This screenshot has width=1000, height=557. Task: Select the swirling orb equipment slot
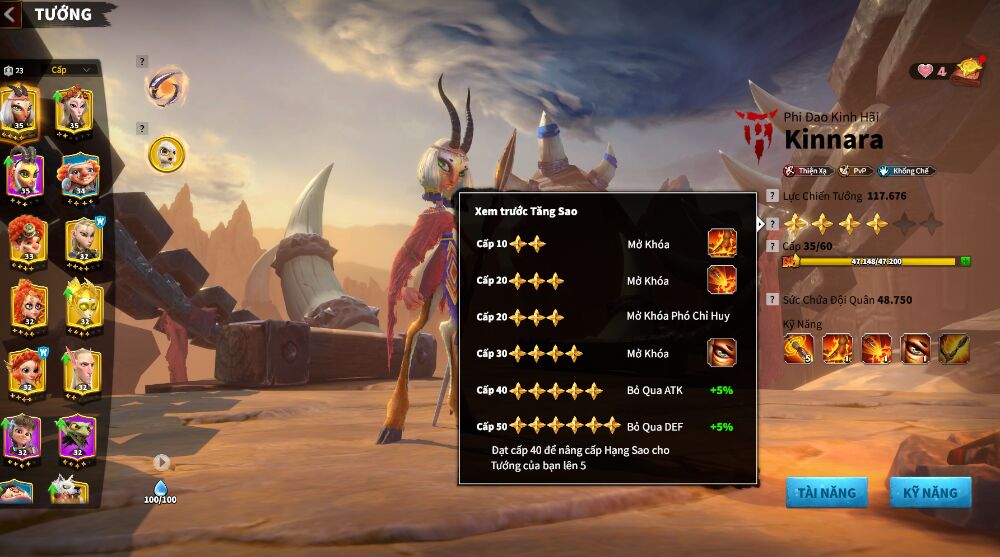pyautogui.click(x=165, y=87)
